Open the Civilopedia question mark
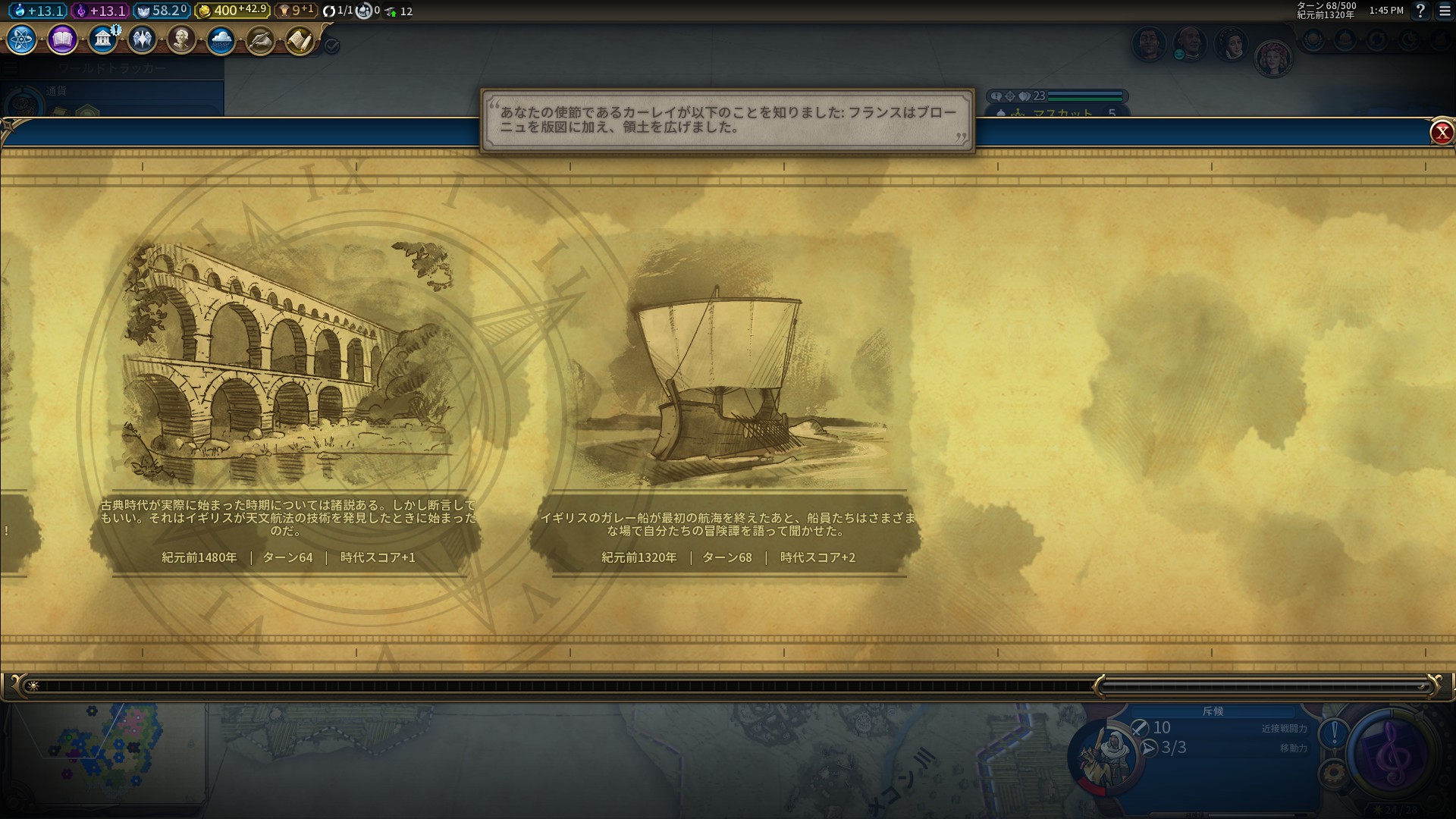 tap(1420, 11)
